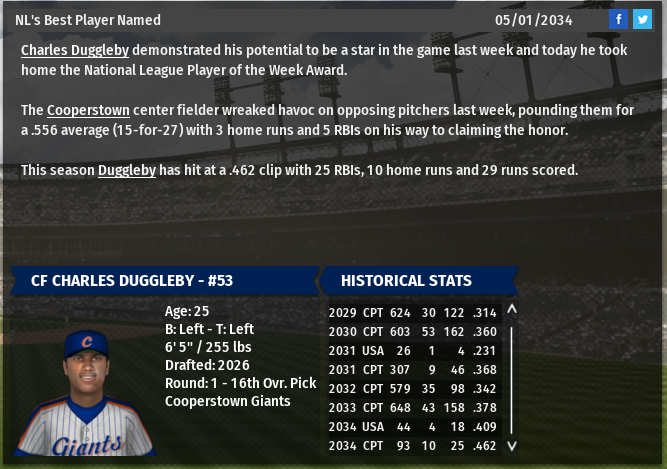
Task: Share the article on Facebook
Action: 619,19
